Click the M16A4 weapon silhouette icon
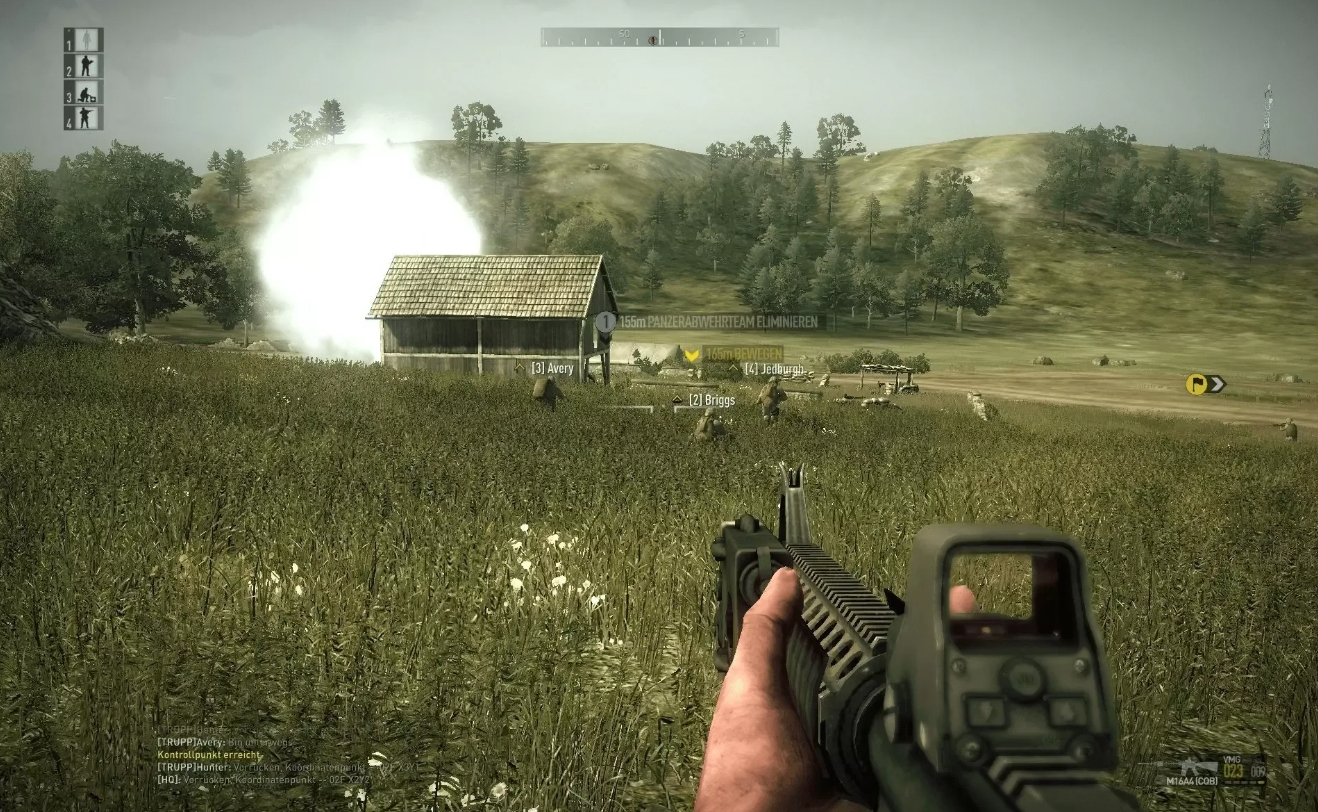This screenshot has height=812, width=1318. [x=1196, y=766]
